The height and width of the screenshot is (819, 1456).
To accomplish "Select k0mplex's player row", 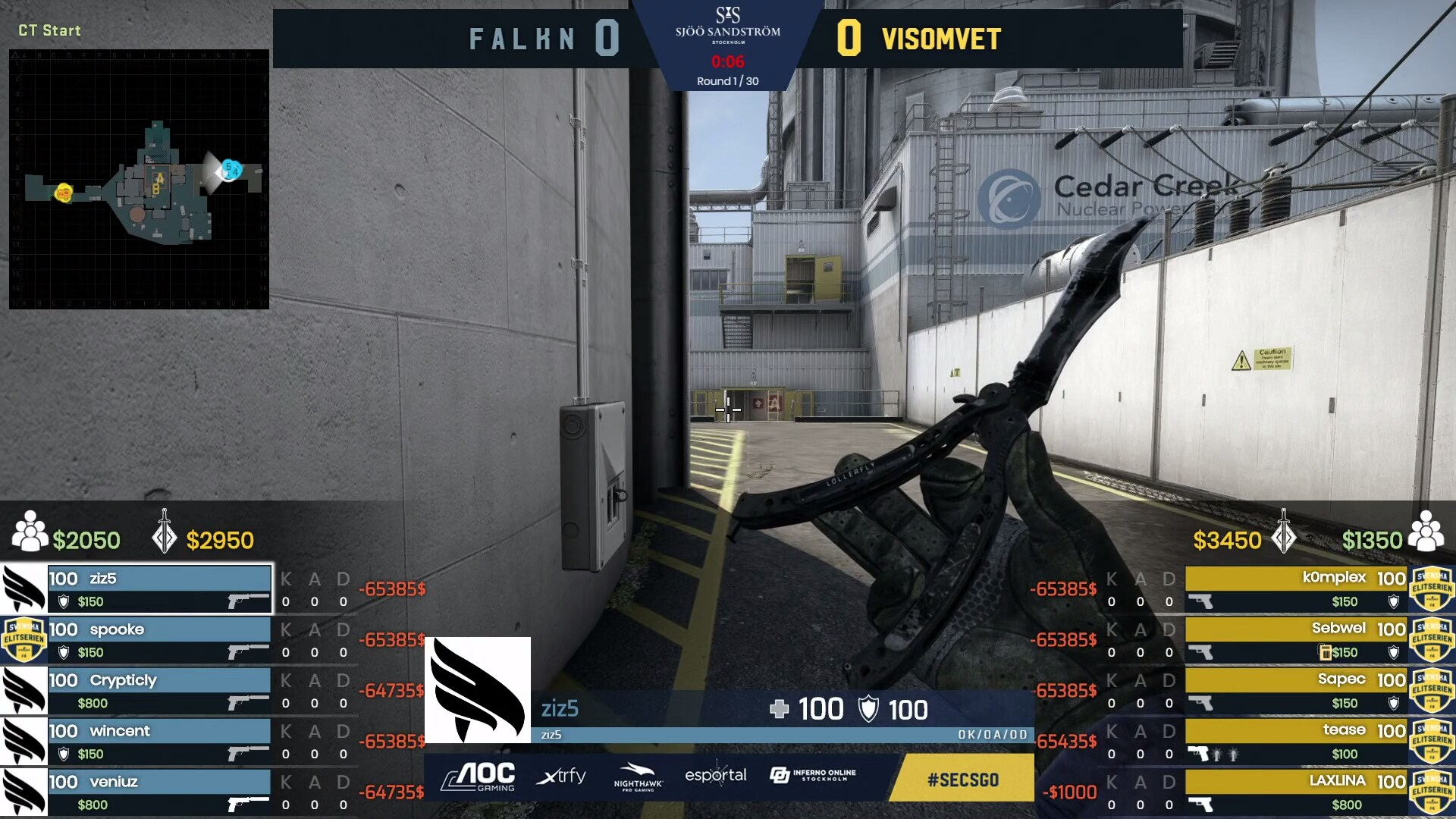I will [x=1296, y=588].
